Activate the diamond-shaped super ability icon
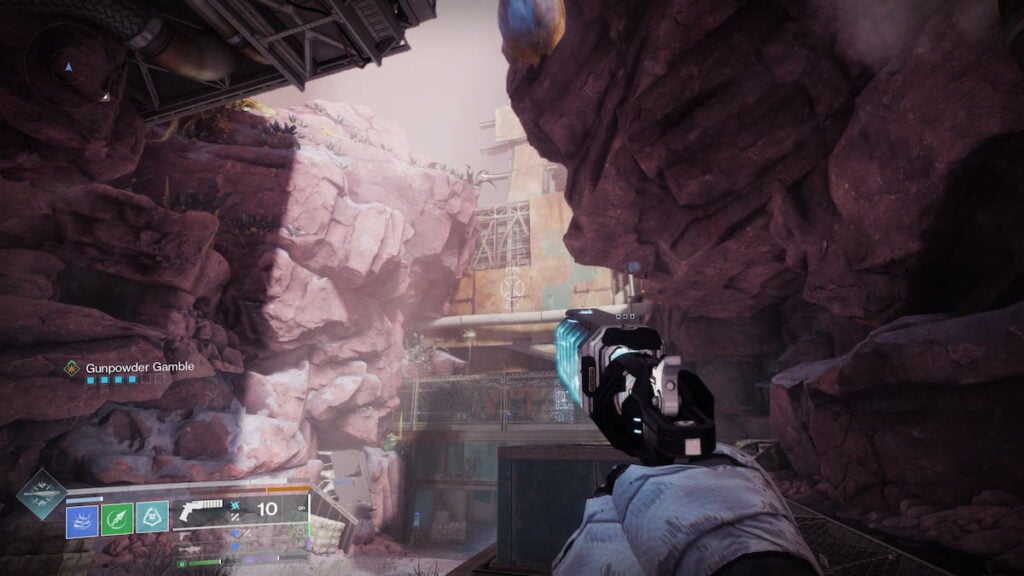The image size is (1024, 576). [x=41, y=493]
